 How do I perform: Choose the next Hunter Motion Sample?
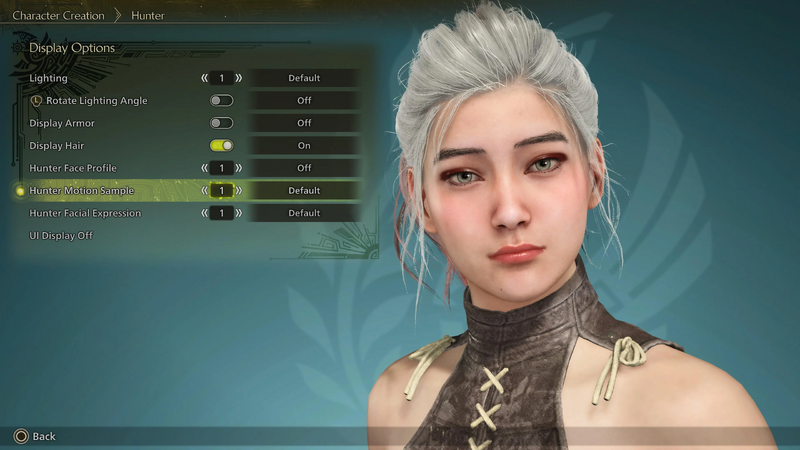click(x=238, y=190)
